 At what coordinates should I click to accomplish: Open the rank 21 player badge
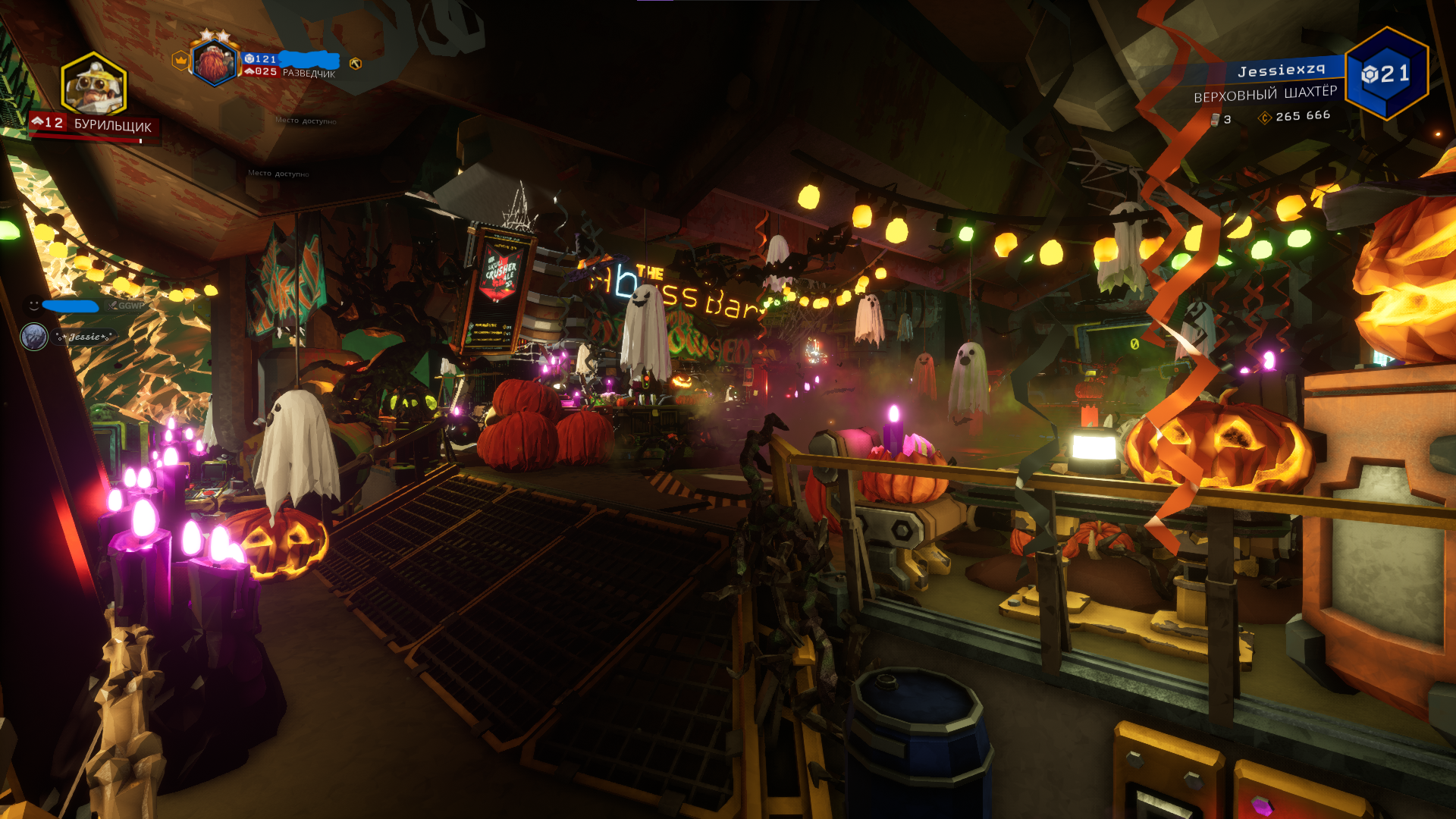click(1385, 74)
